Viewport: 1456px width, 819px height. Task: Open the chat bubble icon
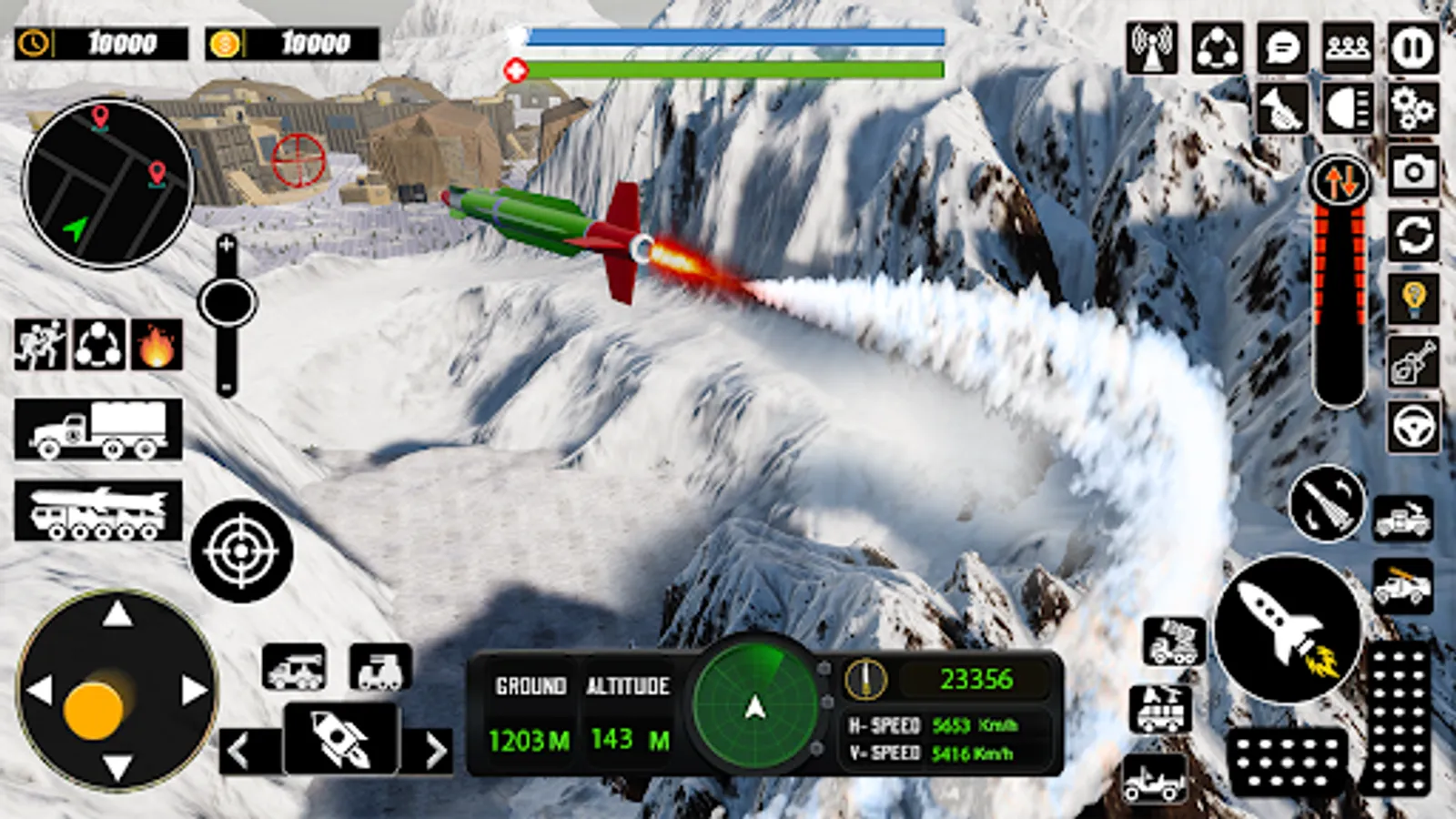click(x=1282, y=47)
